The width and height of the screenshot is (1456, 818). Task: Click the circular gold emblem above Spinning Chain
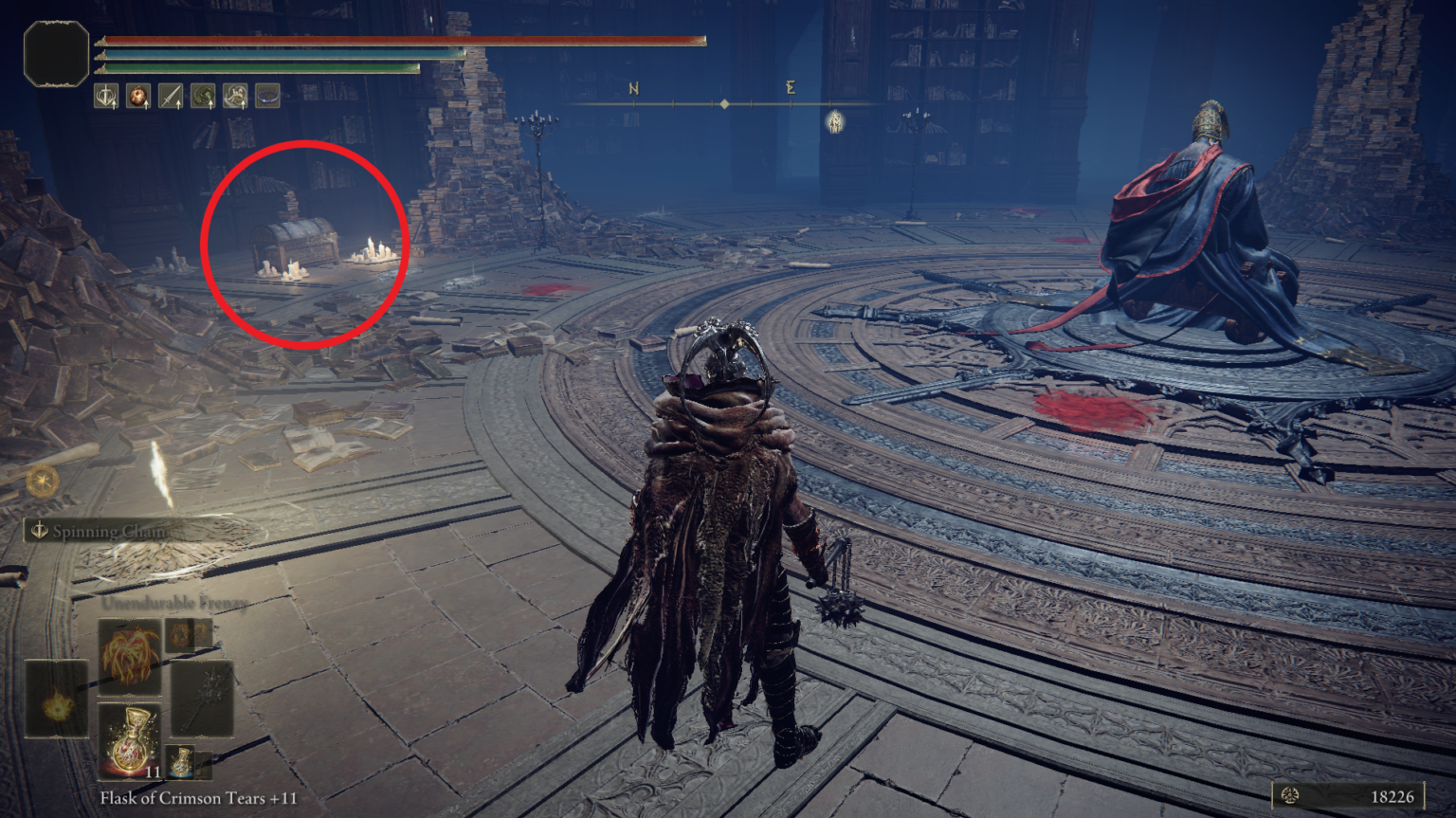click(x=42, y=481)
